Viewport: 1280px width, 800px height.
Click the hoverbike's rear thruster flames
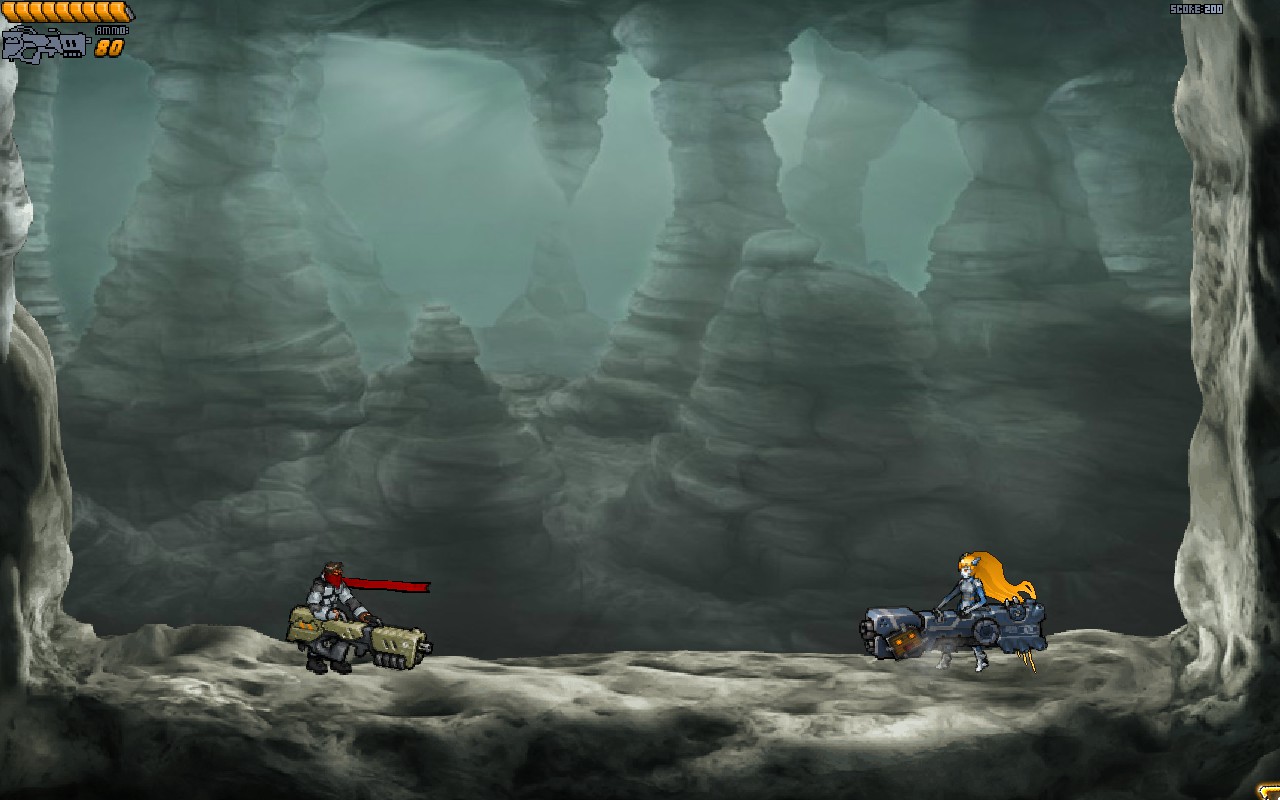1025,660
